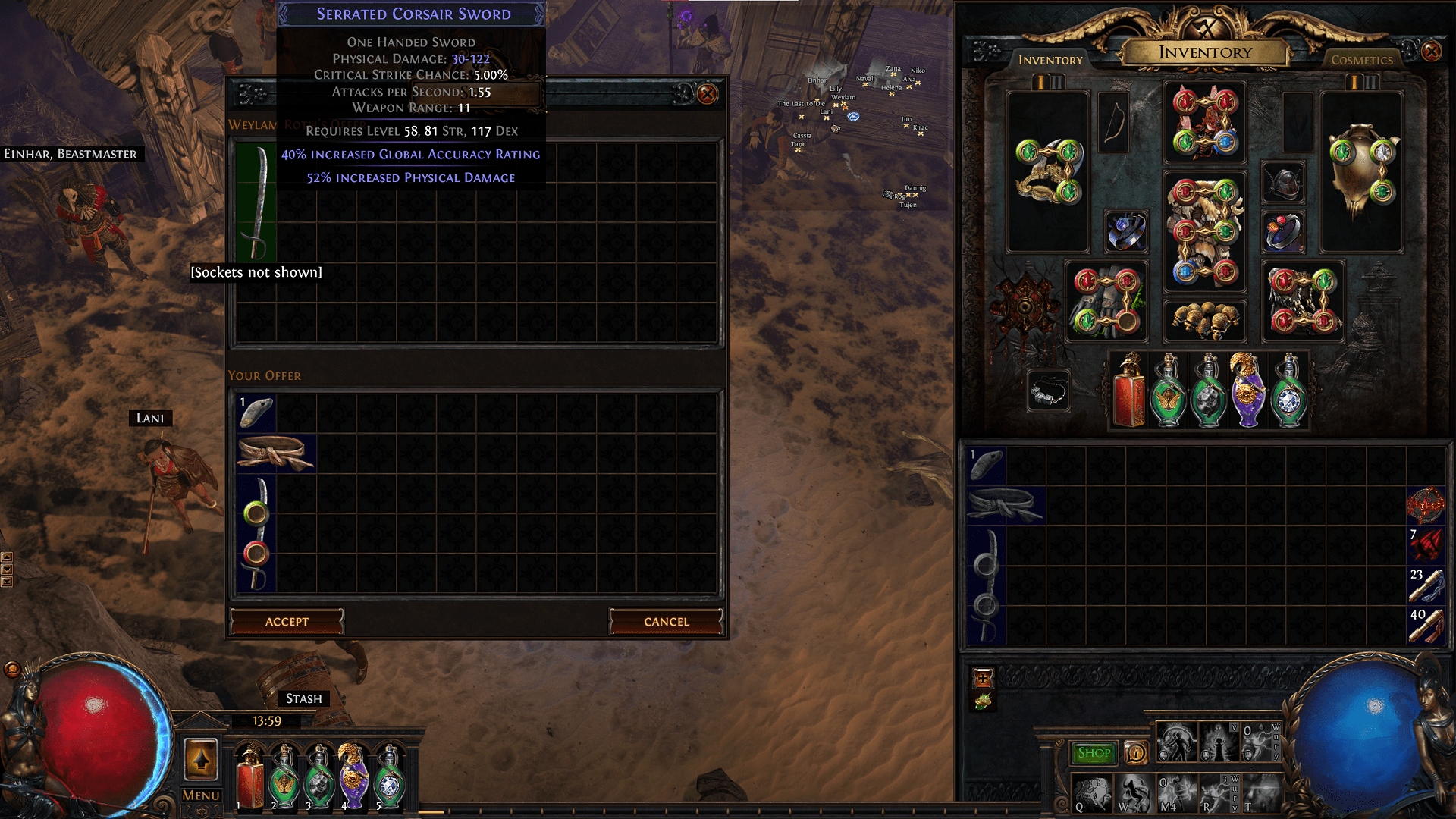Cancel the trade with Weylam Roth
This screenshot has height=819, width=1456.
point(666,621)
